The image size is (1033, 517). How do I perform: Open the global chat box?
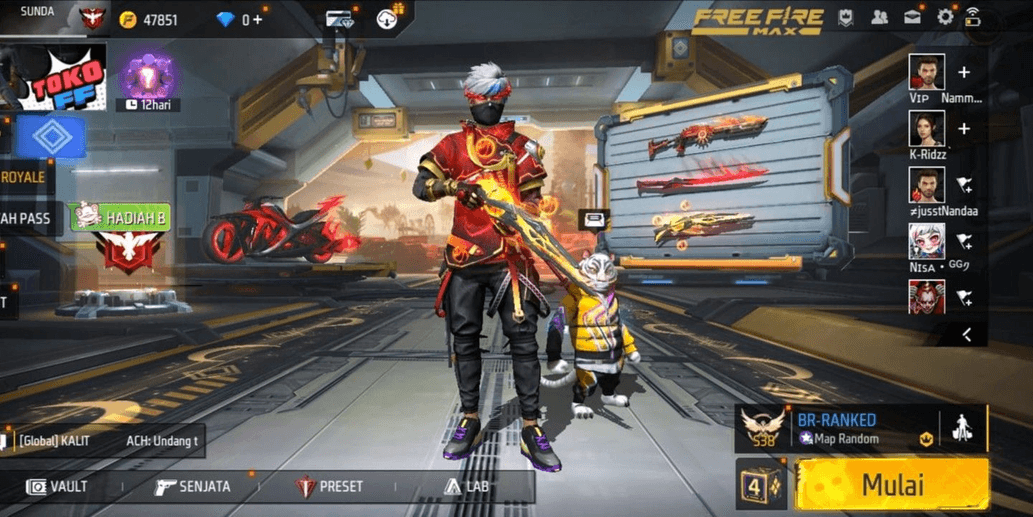coord(90,440)
